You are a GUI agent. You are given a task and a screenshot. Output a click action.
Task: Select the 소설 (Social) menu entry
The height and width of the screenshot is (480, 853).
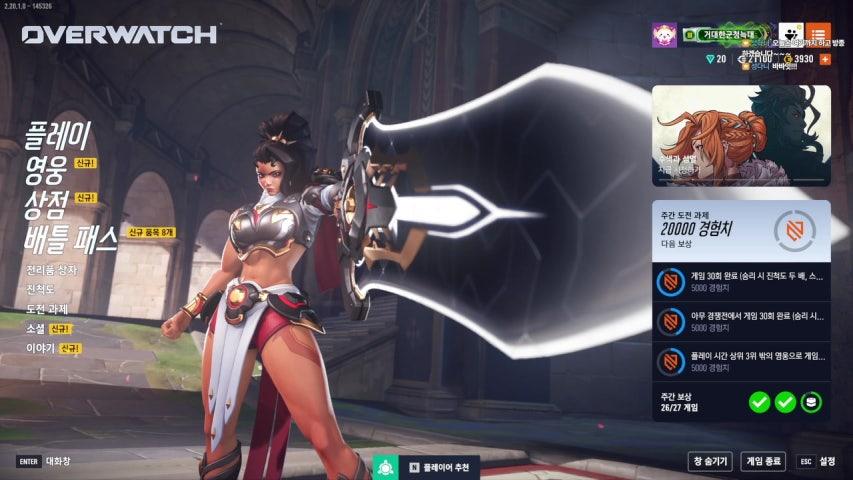tap(36, 328)
